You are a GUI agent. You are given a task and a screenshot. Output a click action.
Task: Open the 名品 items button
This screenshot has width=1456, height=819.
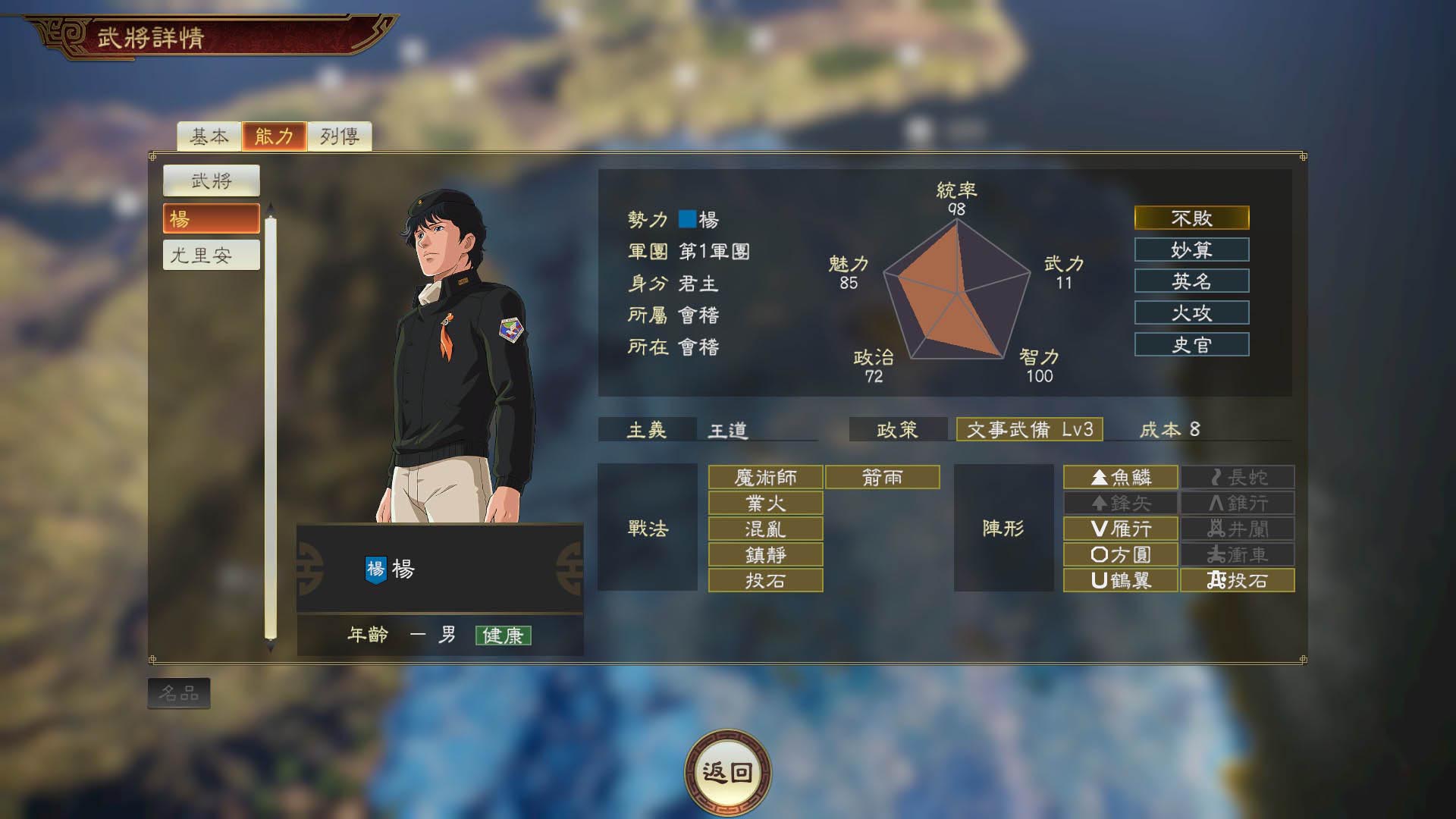(179, 693)
